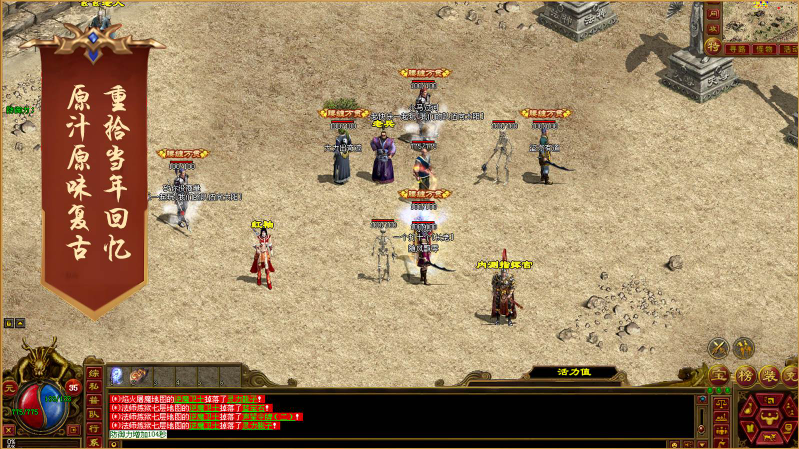Use the item in hotbar slot 2
The width and height of the screenshot is (799, 449).
click(138, 376)
